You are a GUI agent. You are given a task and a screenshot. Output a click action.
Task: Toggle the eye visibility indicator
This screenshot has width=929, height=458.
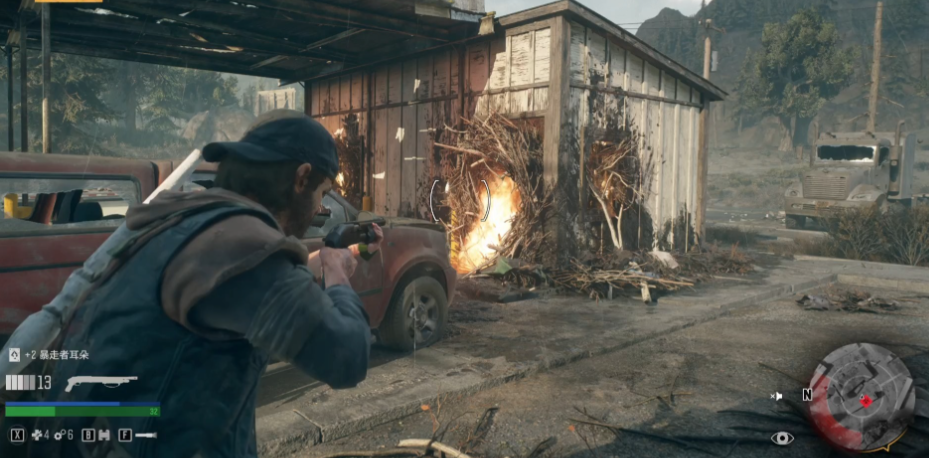(782, 437)
